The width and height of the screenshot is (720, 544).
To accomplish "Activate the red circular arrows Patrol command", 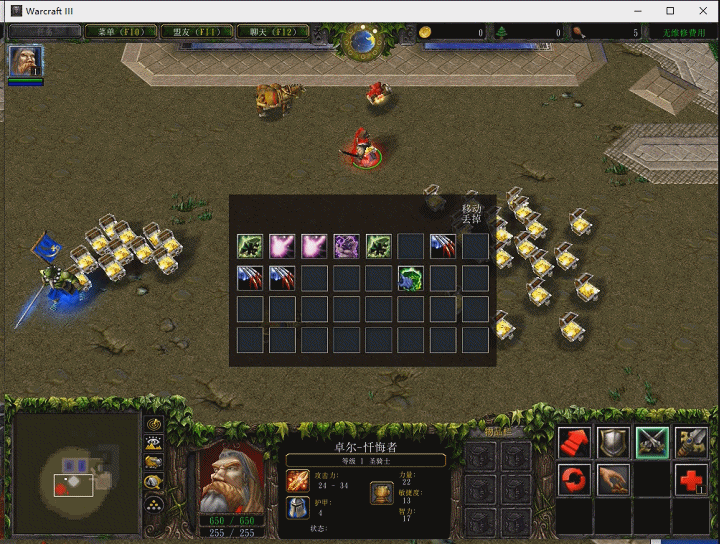I will click(x=575, y=480).
